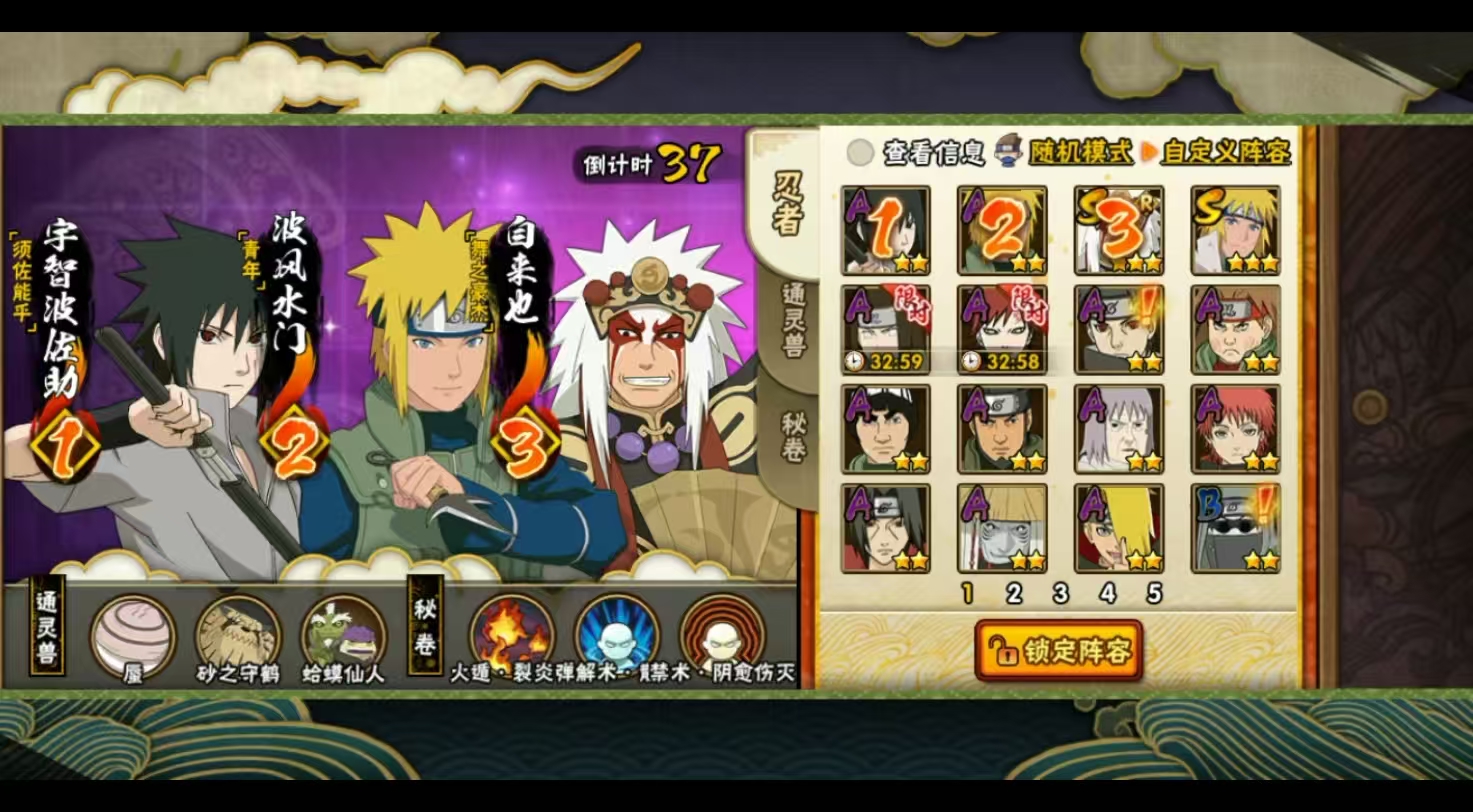Select the 蛤蟆仙人 summon beast icon
This screenshot has width=1473, height=812.
coord(341,633)
